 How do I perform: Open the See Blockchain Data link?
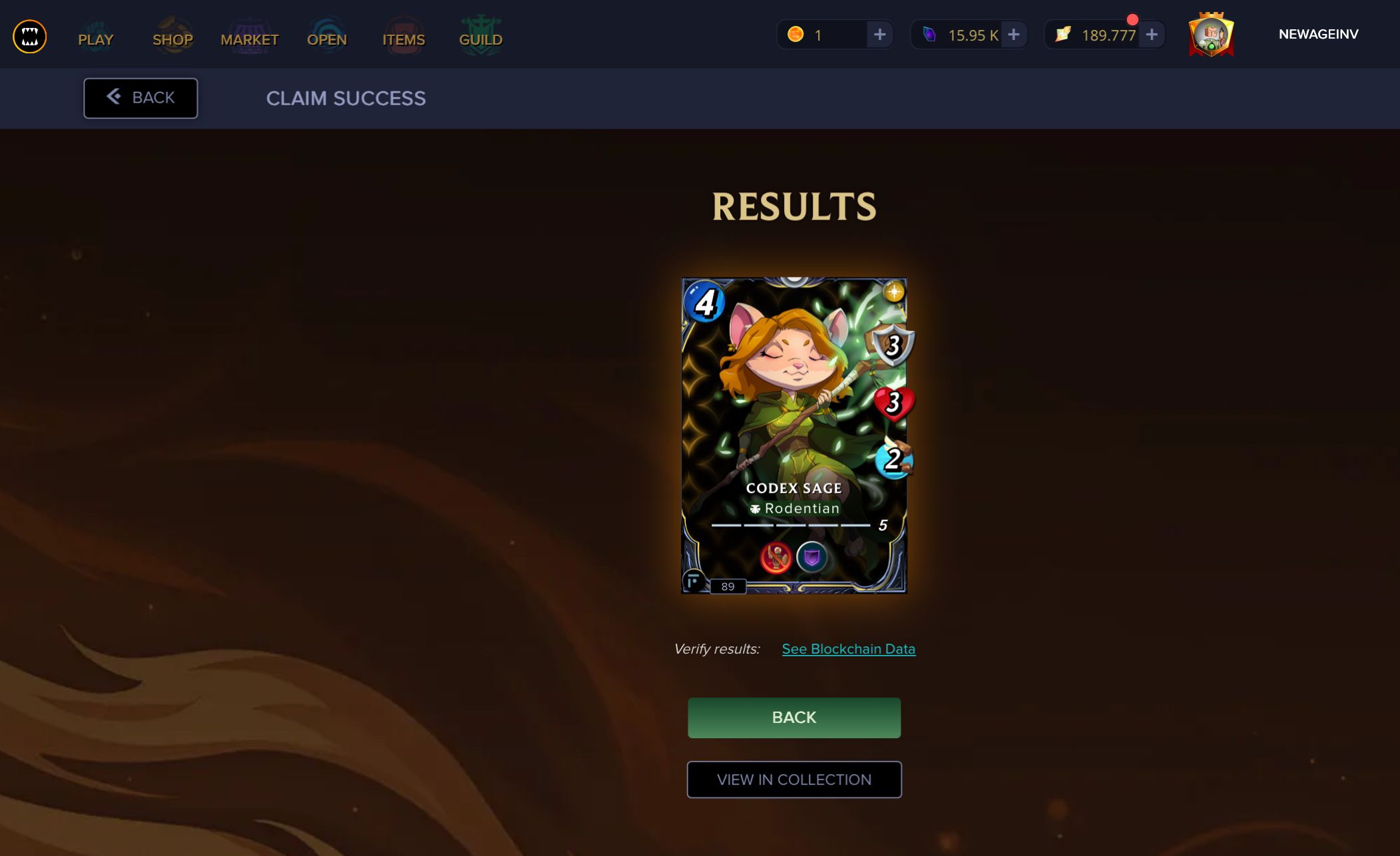[849, 648]
